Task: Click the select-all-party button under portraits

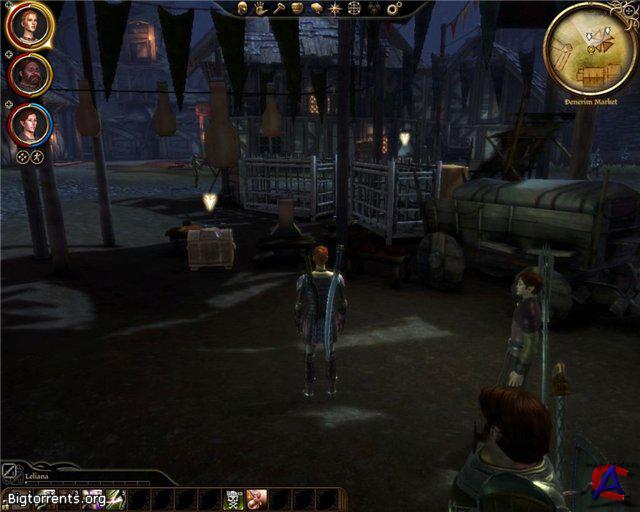Action: (x=23, y=156)
